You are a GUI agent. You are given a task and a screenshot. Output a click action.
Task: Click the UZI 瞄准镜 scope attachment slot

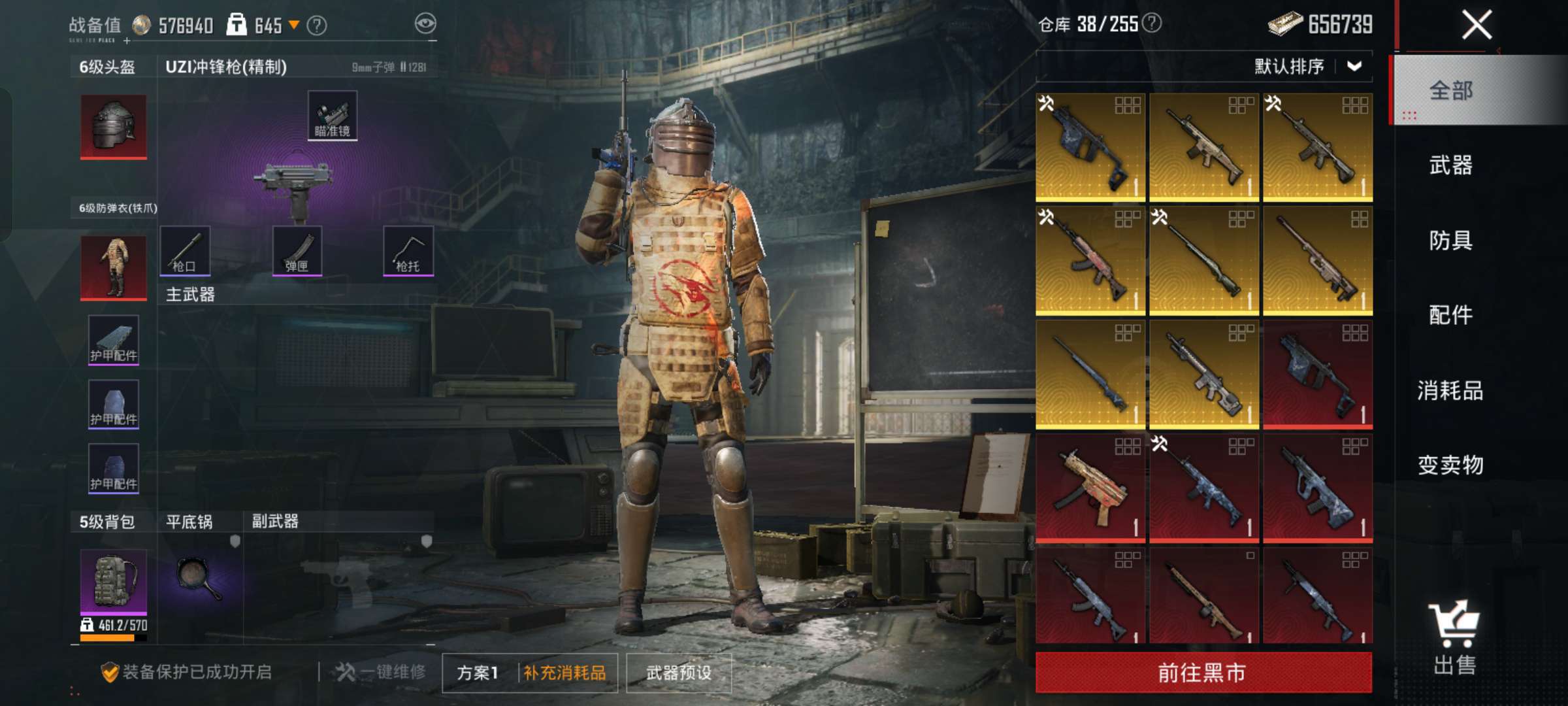pyautogui.click(x=333, y=116)
